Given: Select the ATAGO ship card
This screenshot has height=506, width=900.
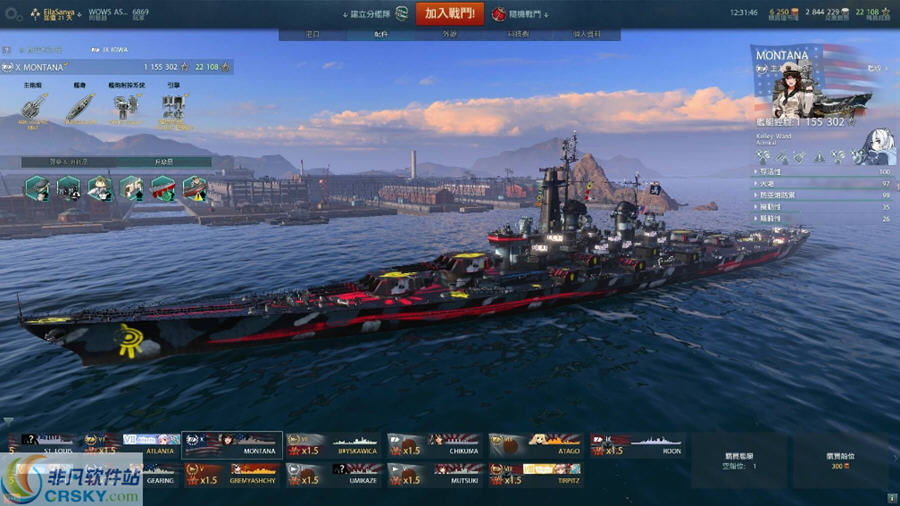Looking at the screenshot, I should point(536,444).
